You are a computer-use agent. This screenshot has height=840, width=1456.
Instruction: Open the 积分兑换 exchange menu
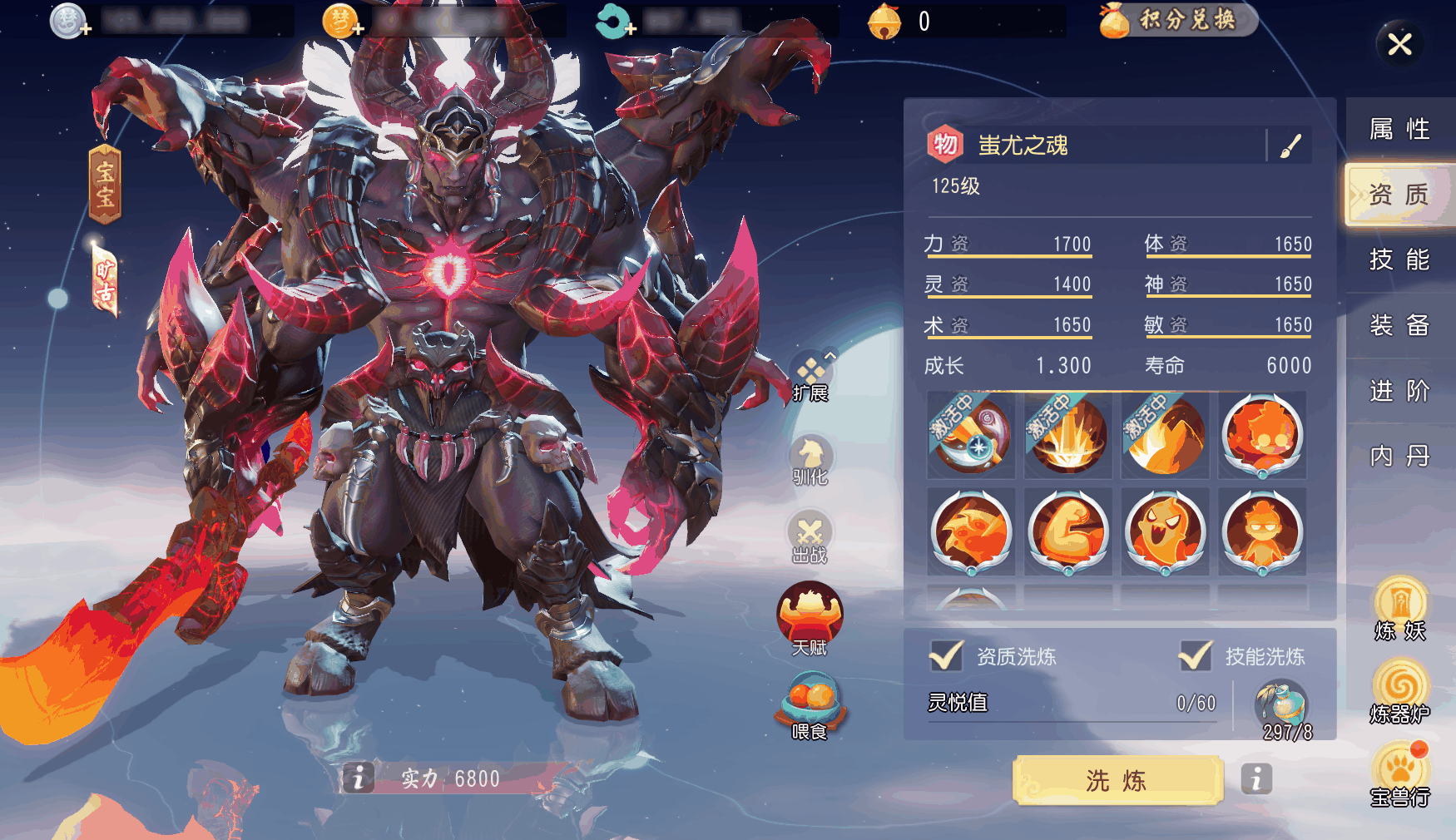pyautogui.click(x=1176, y=22)
